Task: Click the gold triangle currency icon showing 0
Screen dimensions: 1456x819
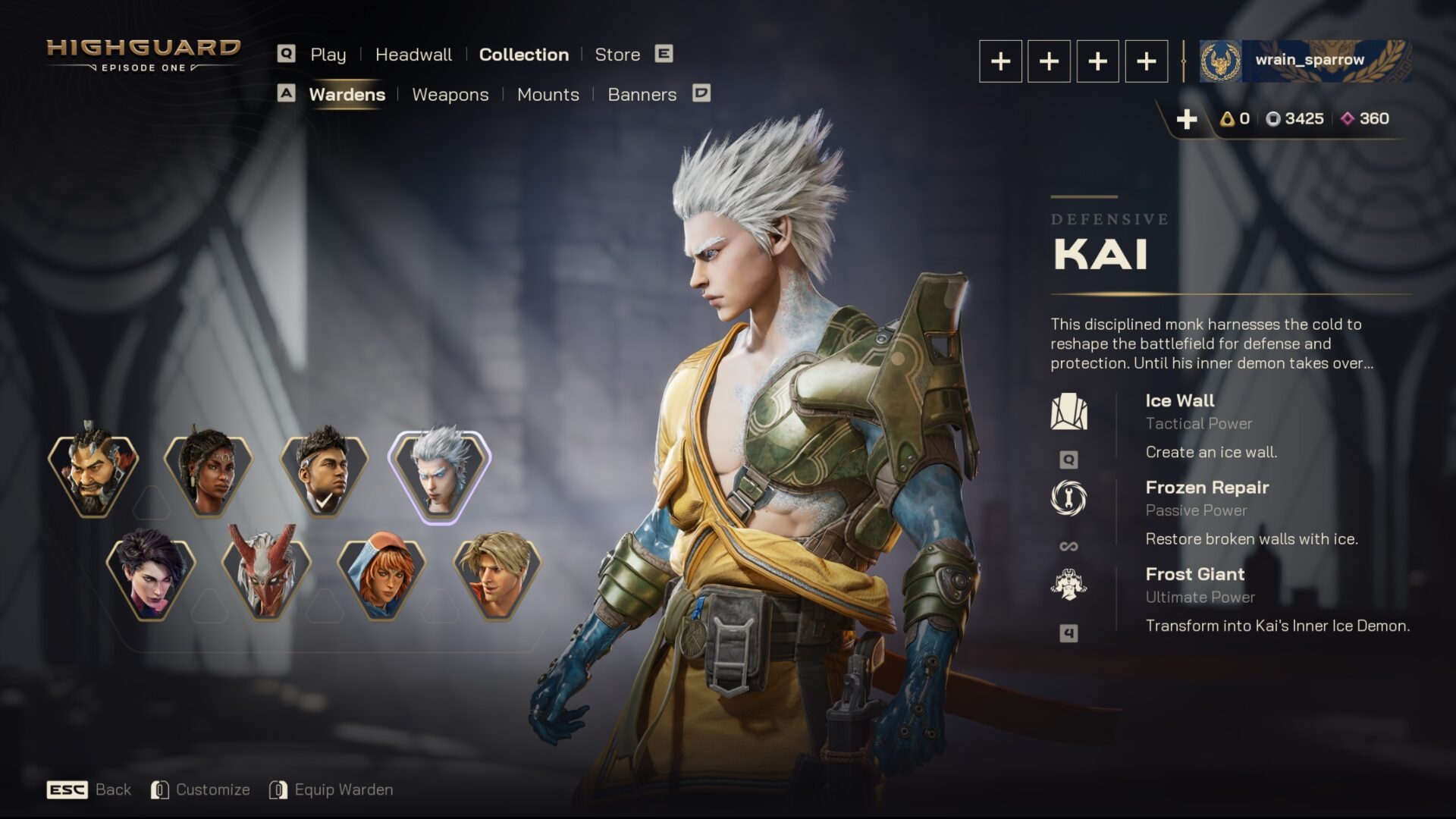Action: tap(1228, 118)
